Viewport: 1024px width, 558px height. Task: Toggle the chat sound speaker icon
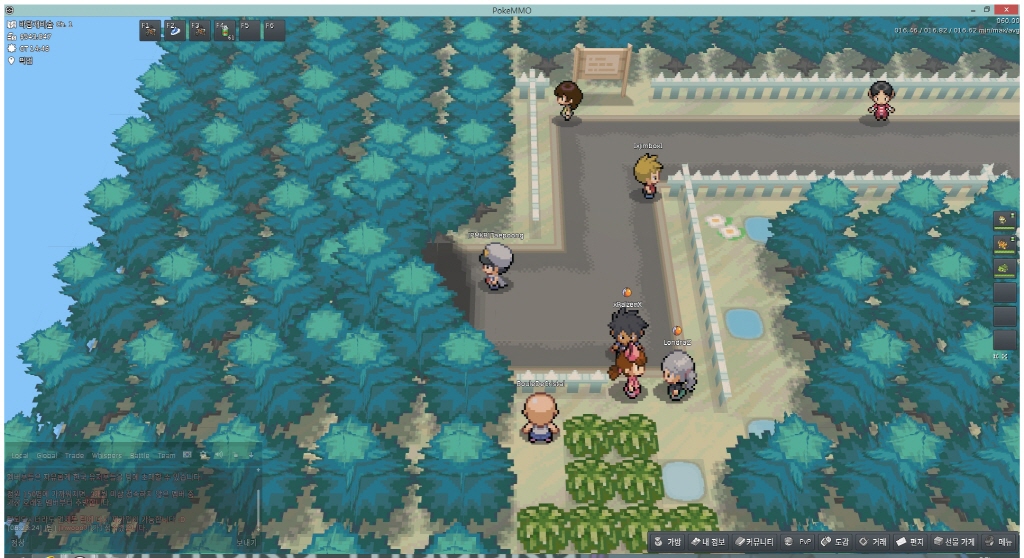(218, 455)
